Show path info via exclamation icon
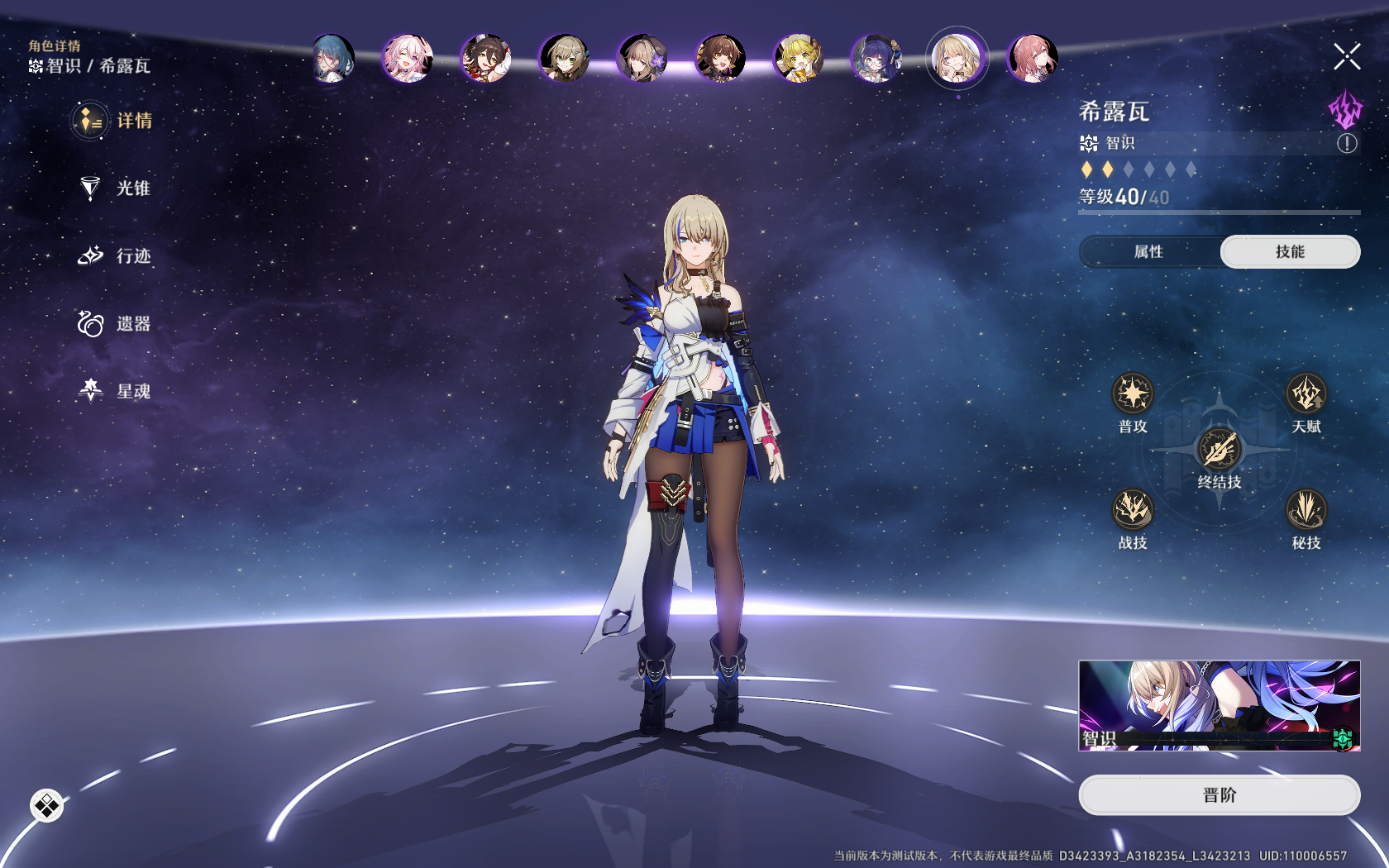This screenshot has height=868, width=1389. click(1347, 144)
